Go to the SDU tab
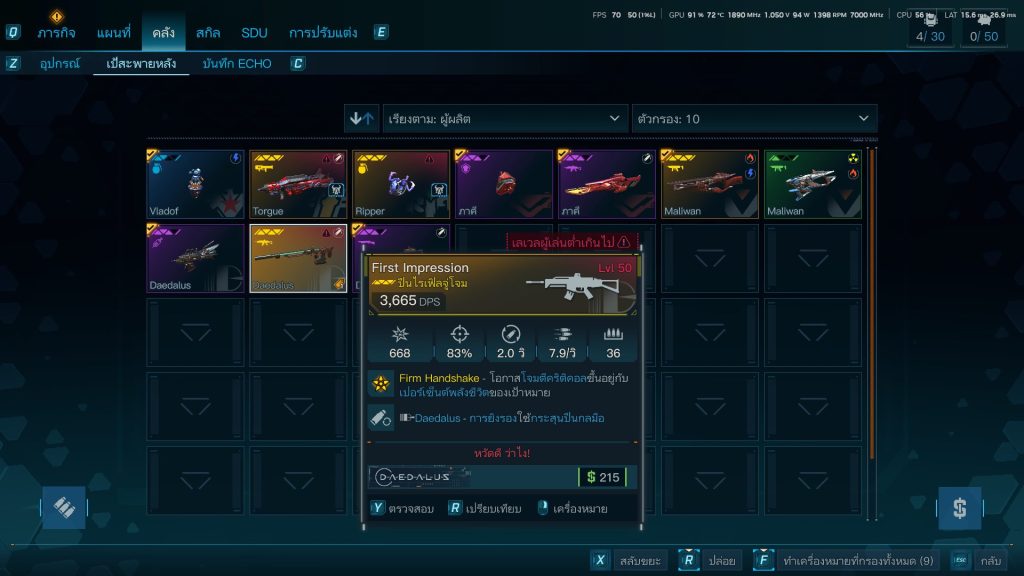This screenshot has width=1024, height=576. (x=254, y=32)
